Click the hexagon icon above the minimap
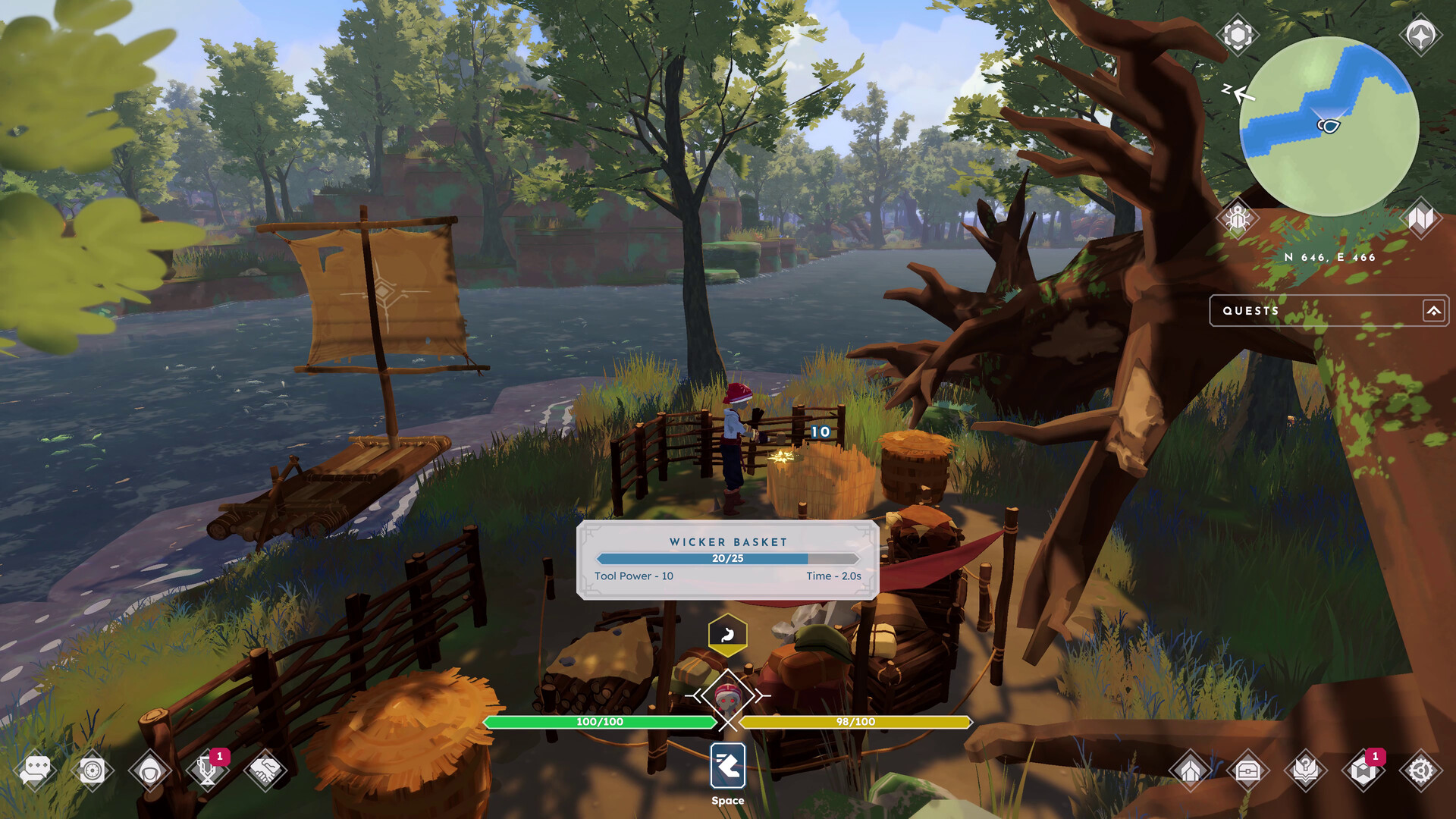This screenshot has height=819, width=1456. click(1238, 35)
